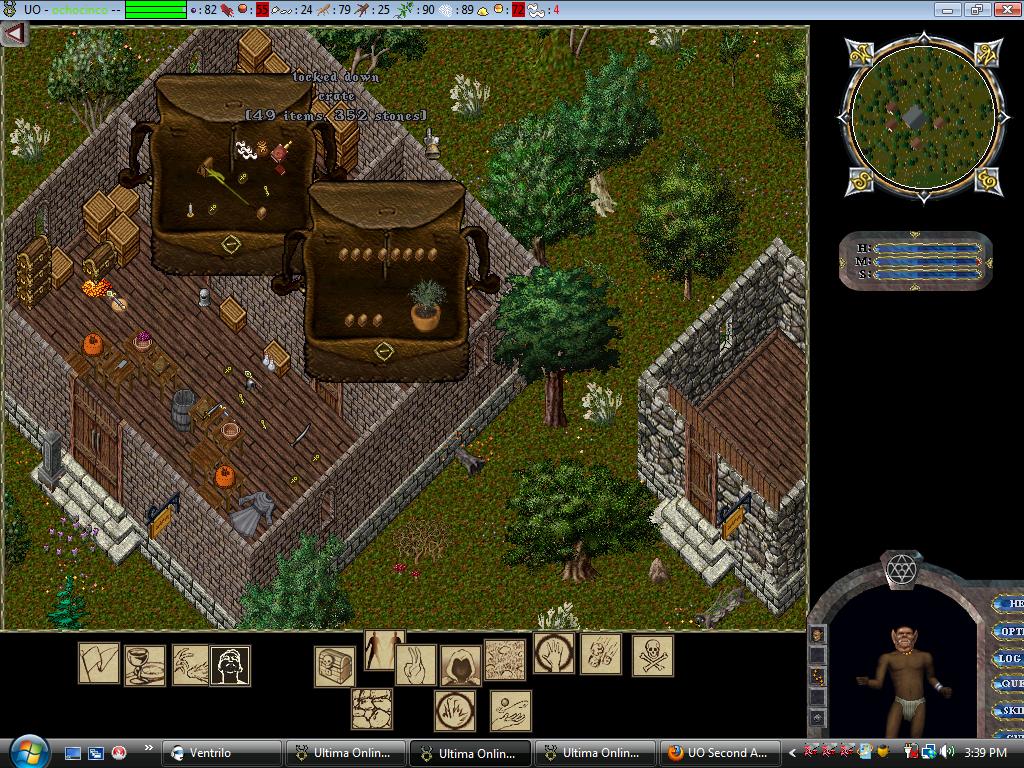Click the radar minimap
This screenshot has width=1024, height=768.
pyautogui.click(x=921, y=116)
